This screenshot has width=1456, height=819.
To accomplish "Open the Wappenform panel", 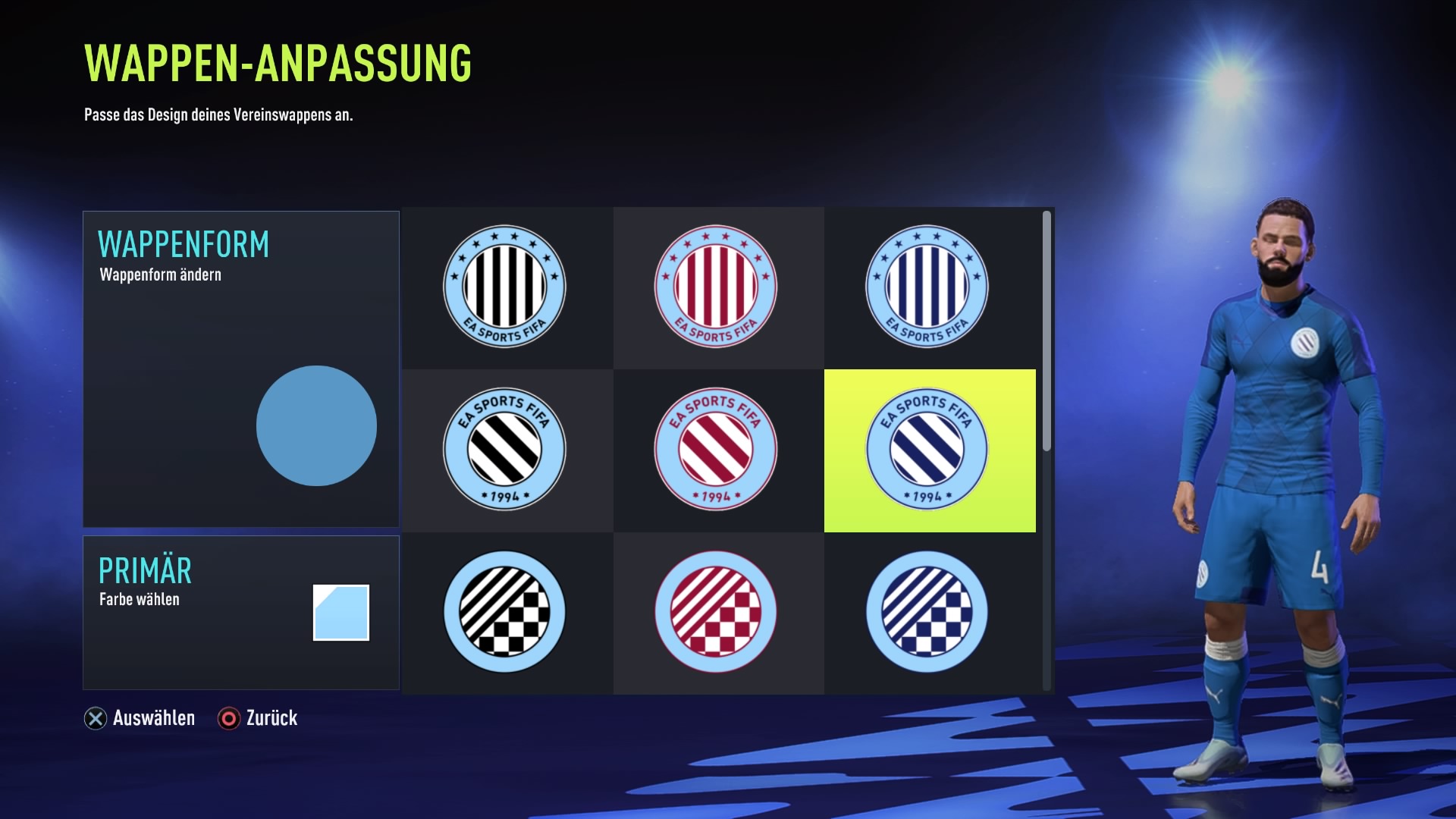I will tap(240, 369).
